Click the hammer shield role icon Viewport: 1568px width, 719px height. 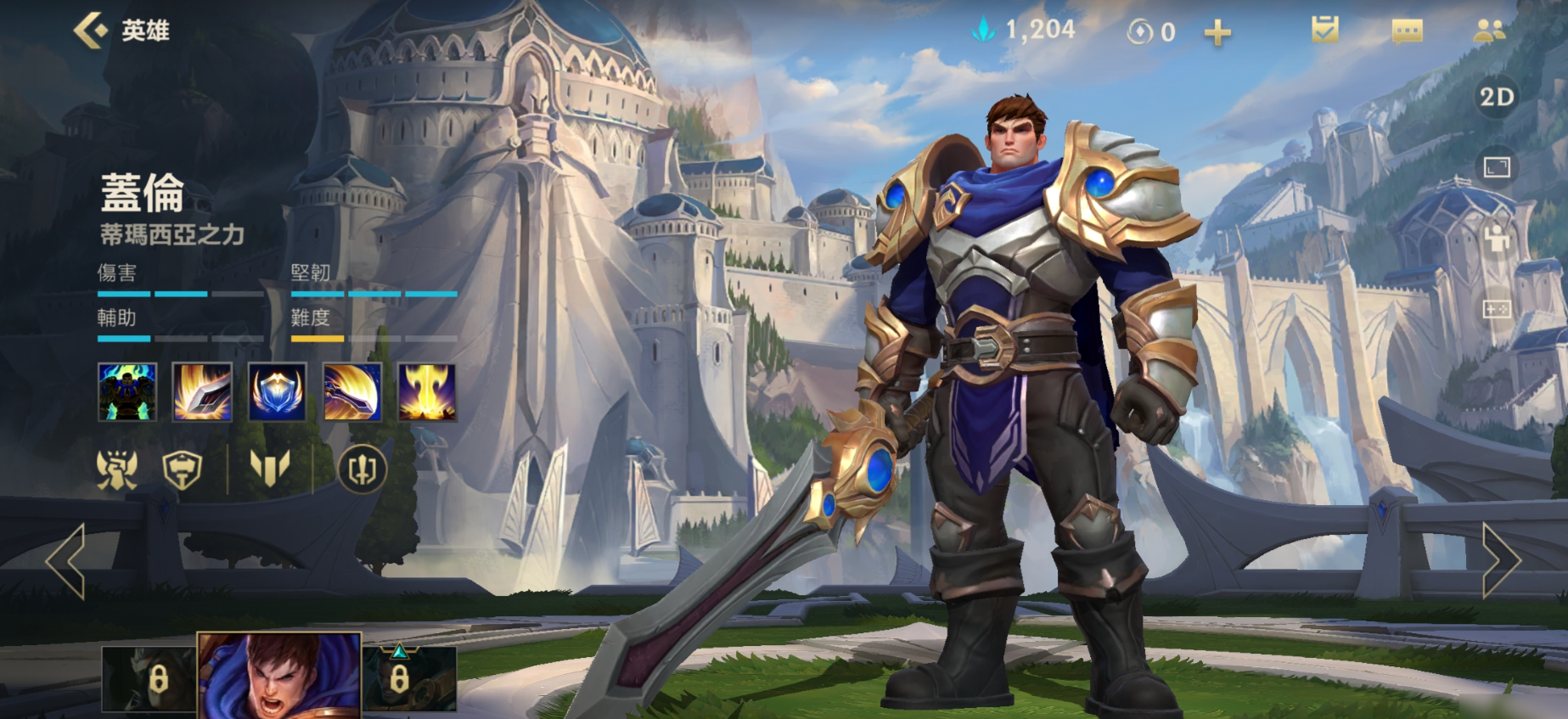click(x=183, y=469)
